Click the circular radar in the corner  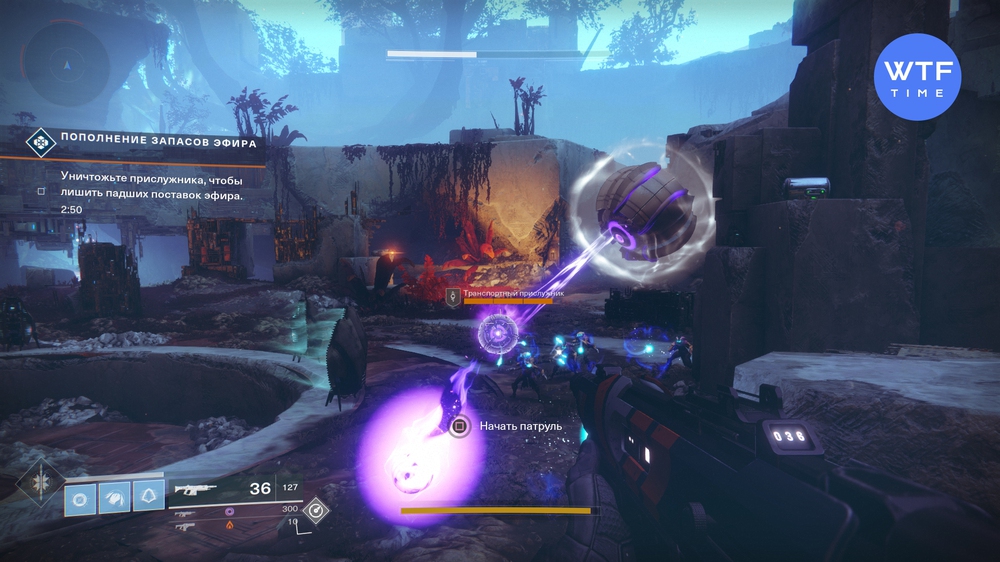pyautogui.click(x=68, y=64)
